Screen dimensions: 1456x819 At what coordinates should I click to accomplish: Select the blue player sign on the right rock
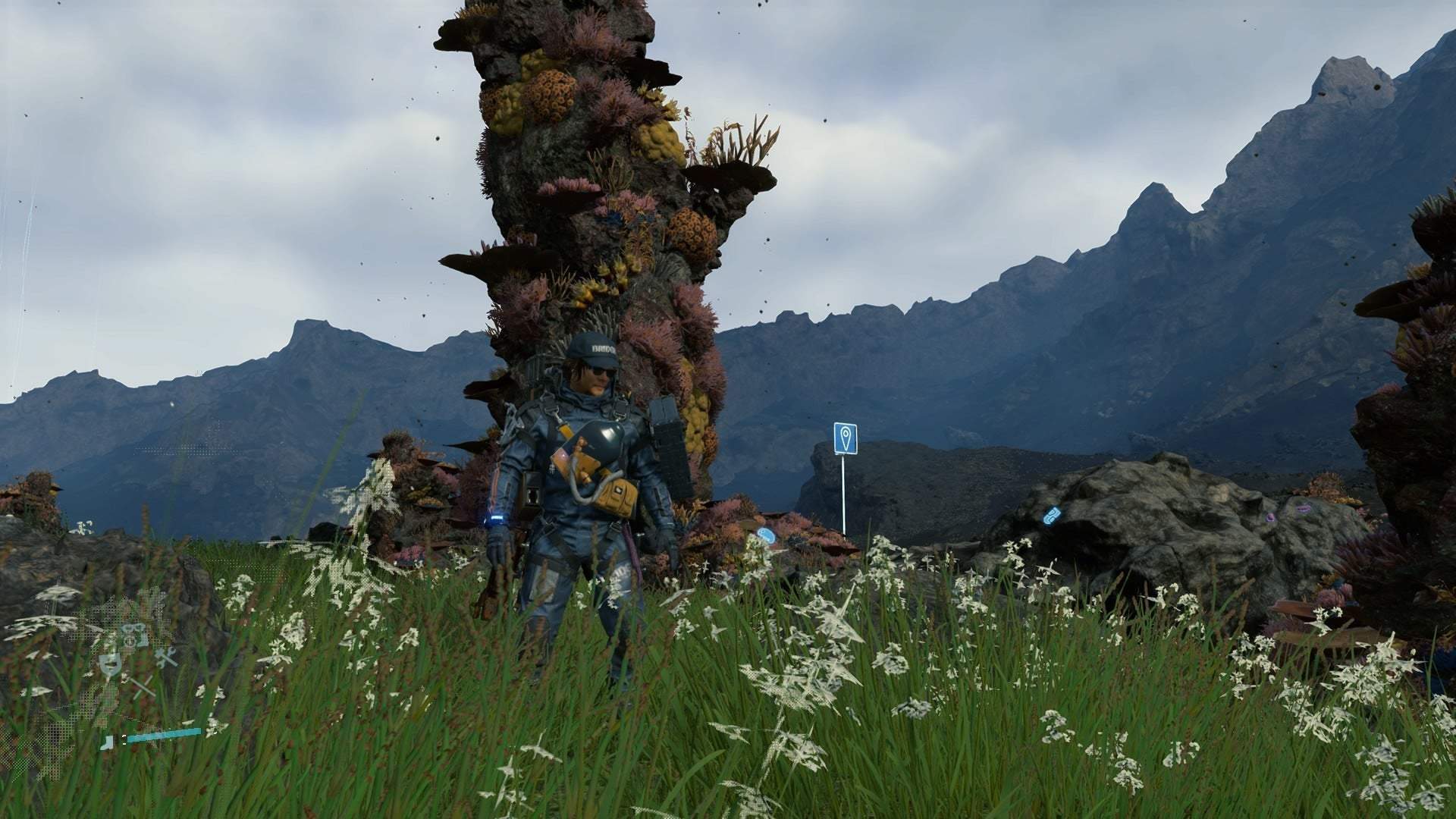coord(1051,516)
